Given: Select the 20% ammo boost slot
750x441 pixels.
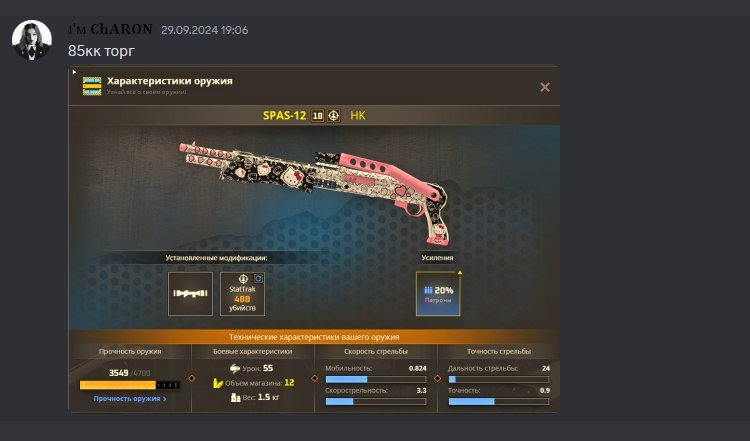Looking at the screenshot, I should pyautogui.click(x=438, y=294).
